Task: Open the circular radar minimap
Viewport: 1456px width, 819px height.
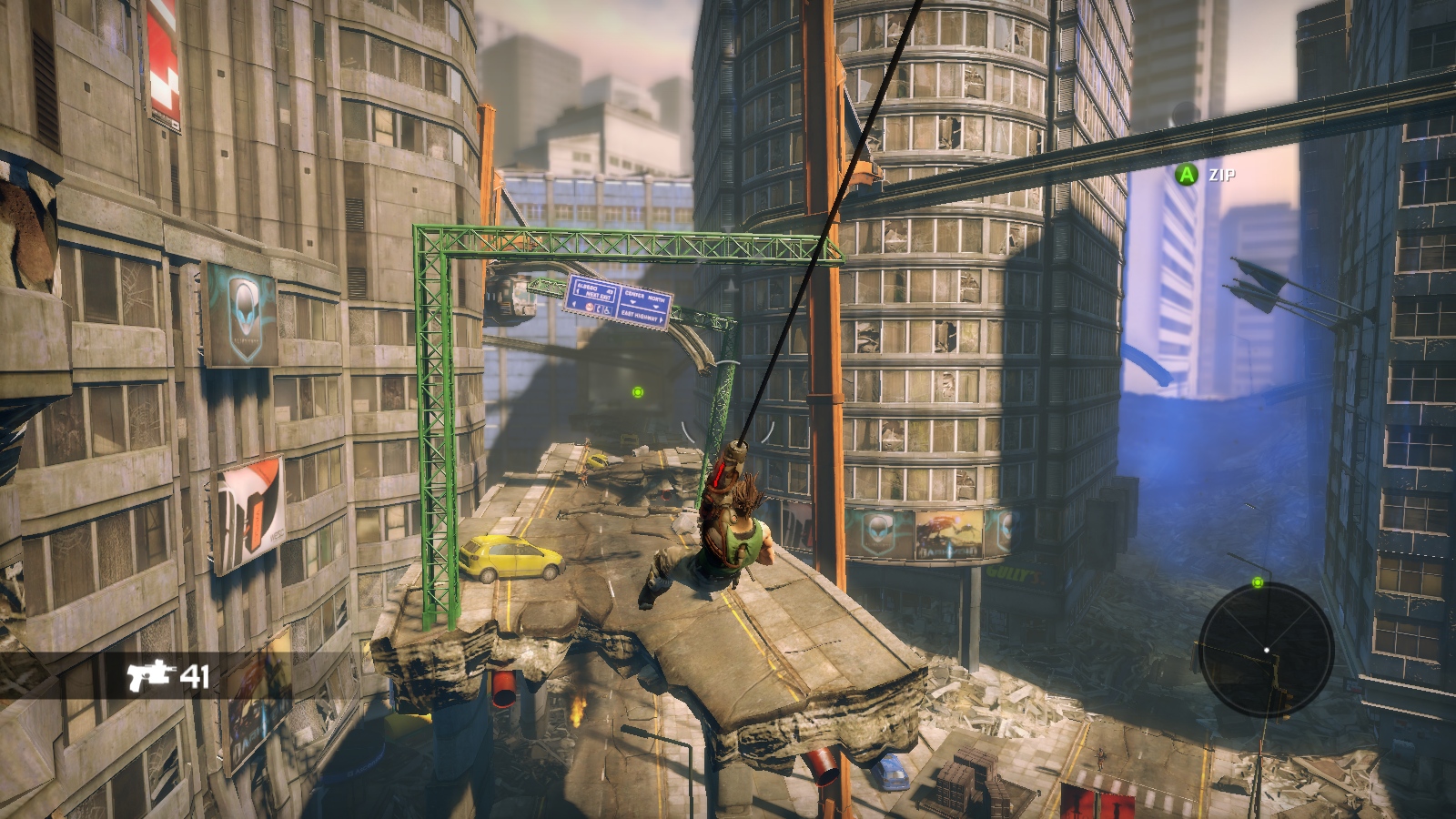Action: (x=1266, y=650)
